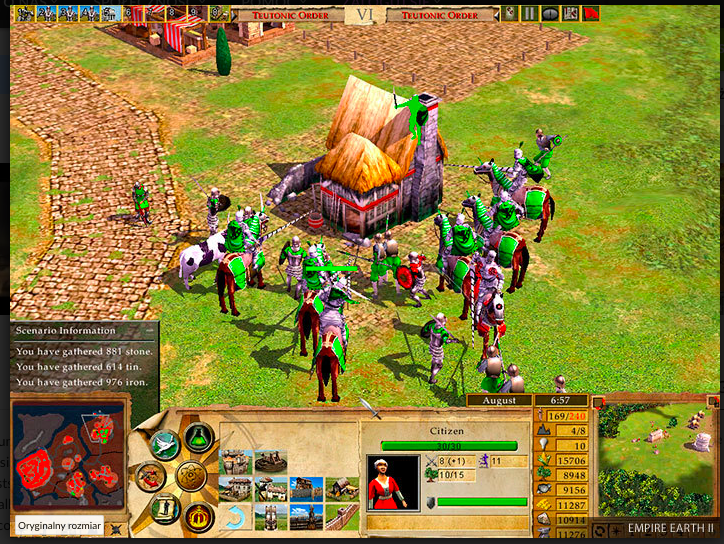Click the green potion round button
The image size is (724, 544).
click(197, 438)
